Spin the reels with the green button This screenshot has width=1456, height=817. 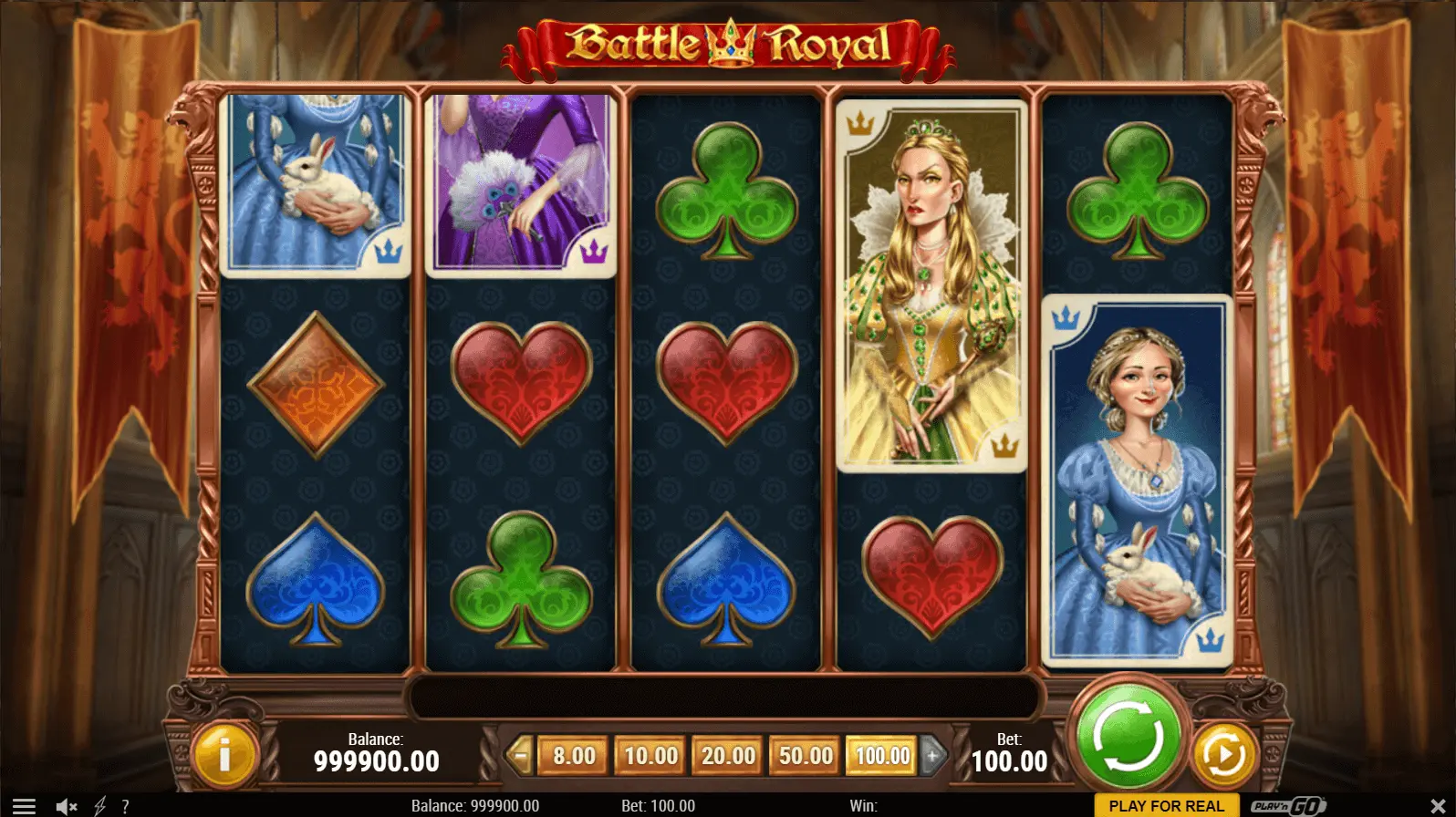(x=1128, y=737)
